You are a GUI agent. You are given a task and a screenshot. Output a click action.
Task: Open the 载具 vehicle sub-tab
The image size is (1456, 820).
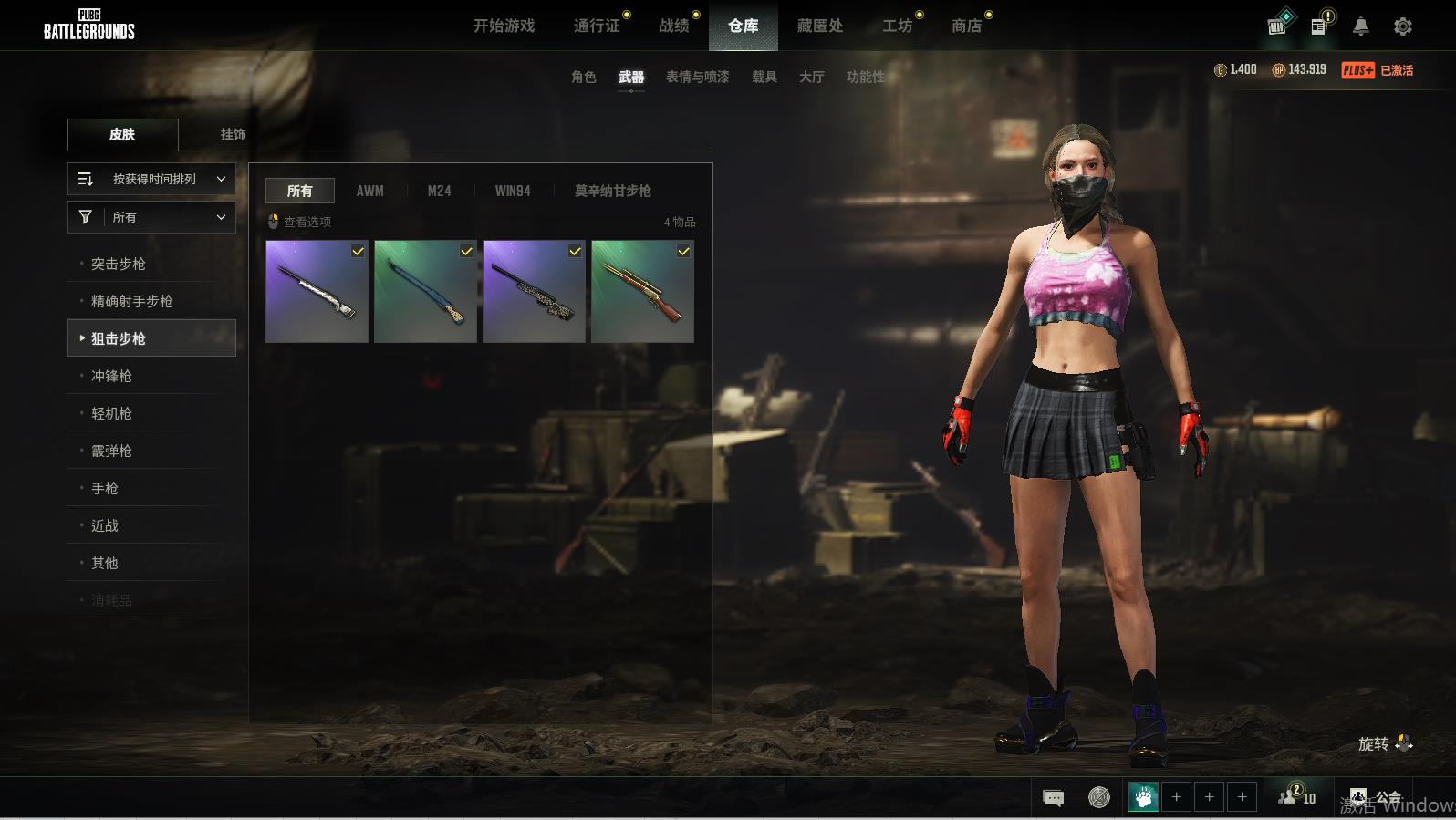click(764, 77)
